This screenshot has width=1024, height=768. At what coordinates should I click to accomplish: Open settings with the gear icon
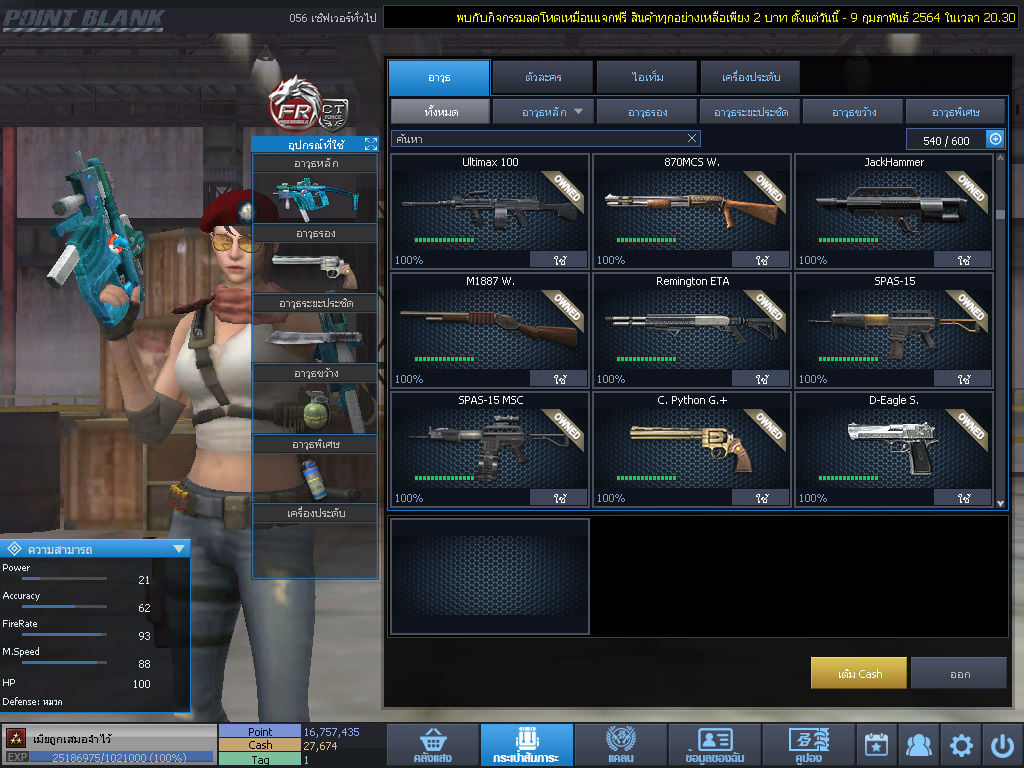coord(961,745)
